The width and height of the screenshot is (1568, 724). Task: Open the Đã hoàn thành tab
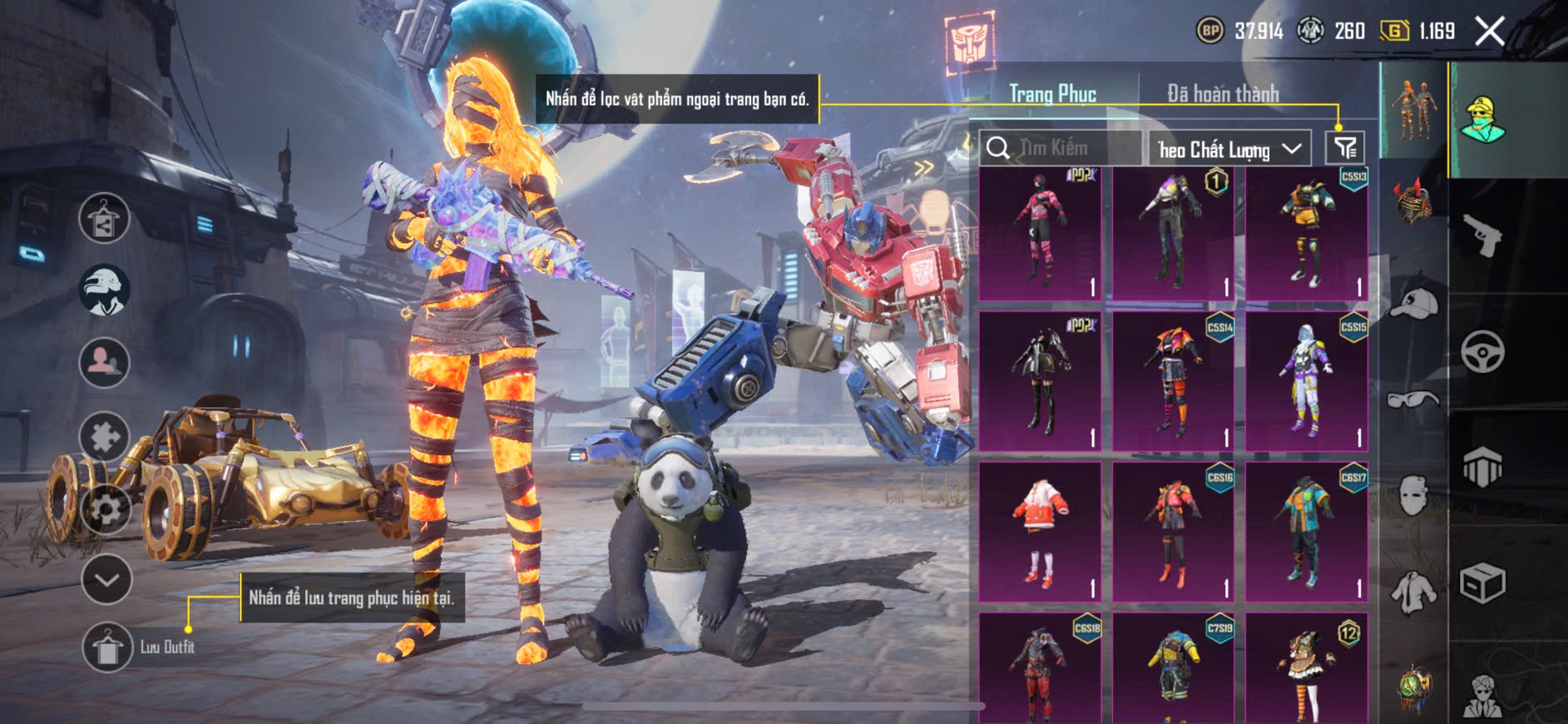(1222, 94)
